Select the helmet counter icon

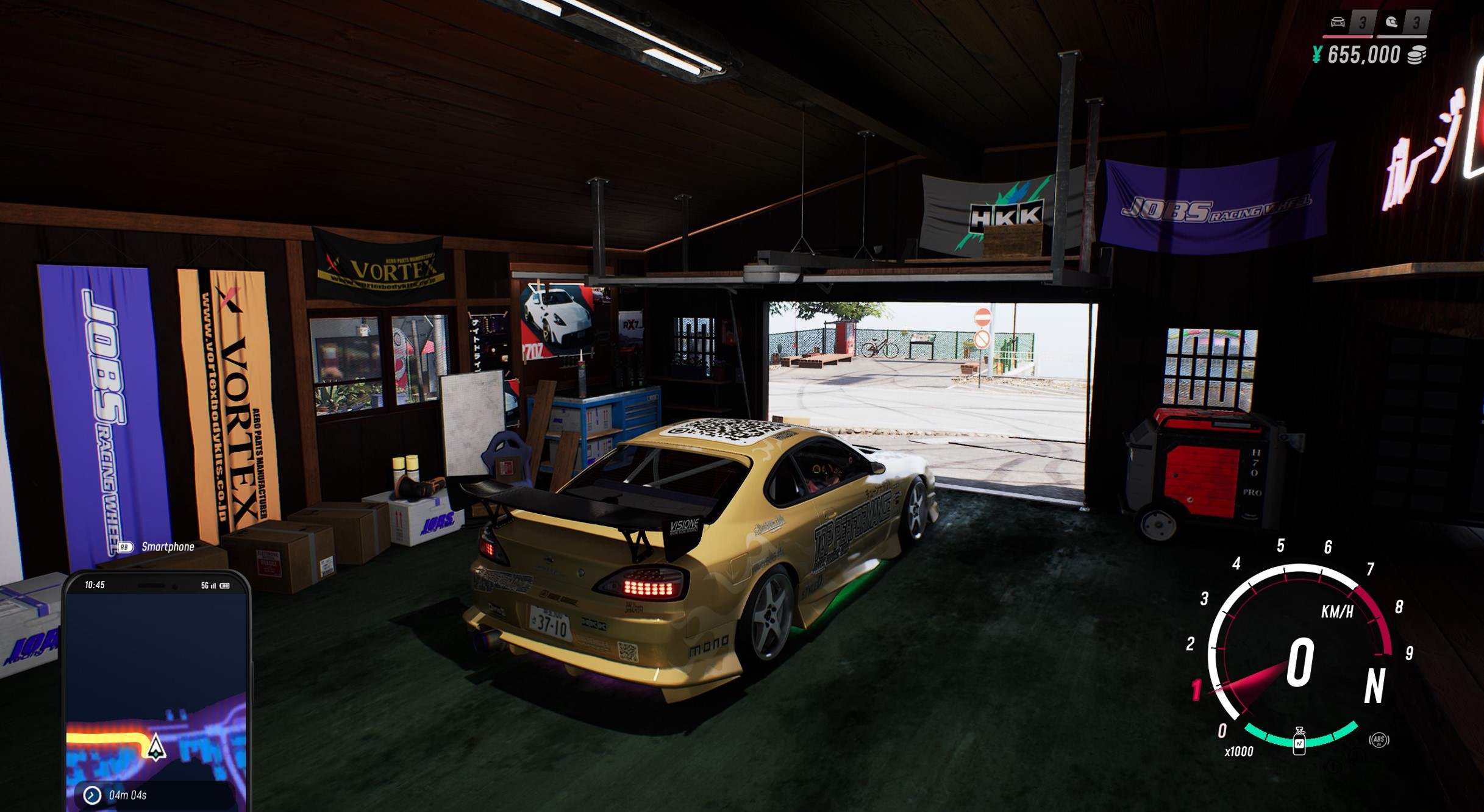pyautogui.click(x=1391, y=23)
